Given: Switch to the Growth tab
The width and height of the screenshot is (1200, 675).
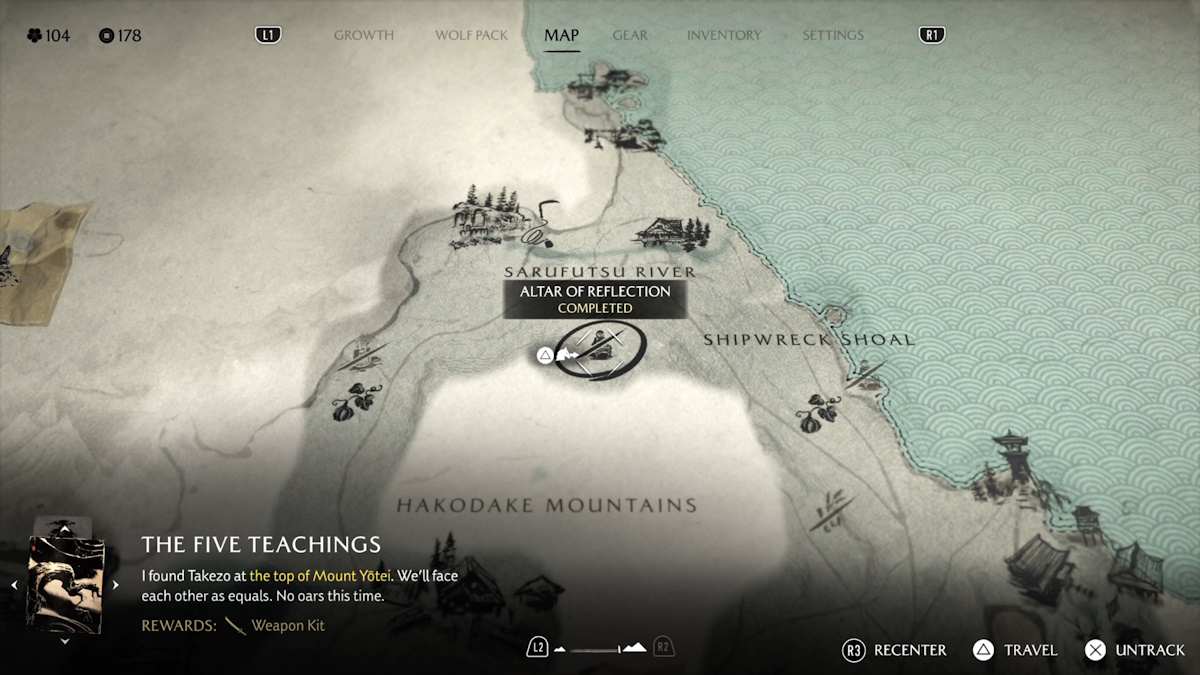Looking at the screenshot, I should (364, 35).
